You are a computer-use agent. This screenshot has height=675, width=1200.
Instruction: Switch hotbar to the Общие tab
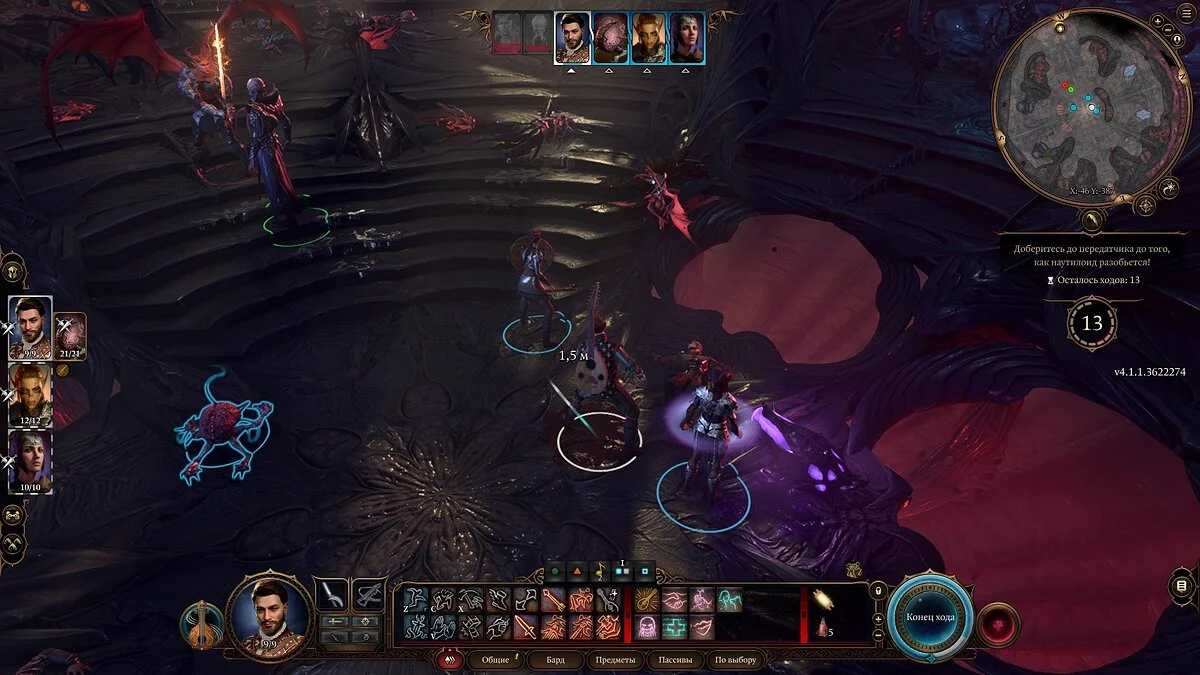[x=495, y=660]
